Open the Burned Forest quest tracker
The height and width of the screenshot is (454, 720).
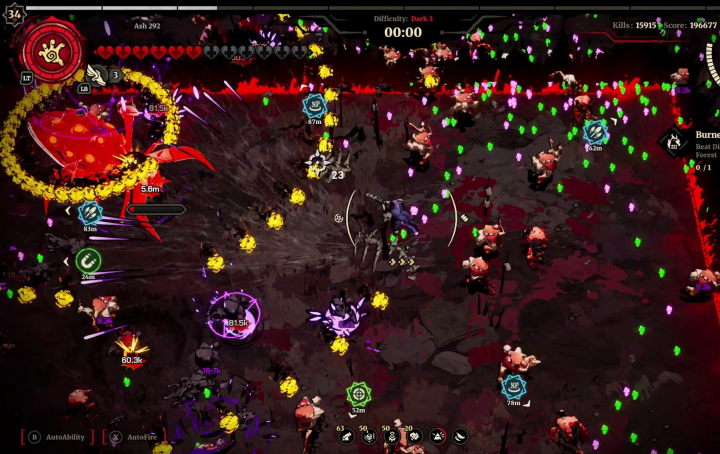coord(674,142)
